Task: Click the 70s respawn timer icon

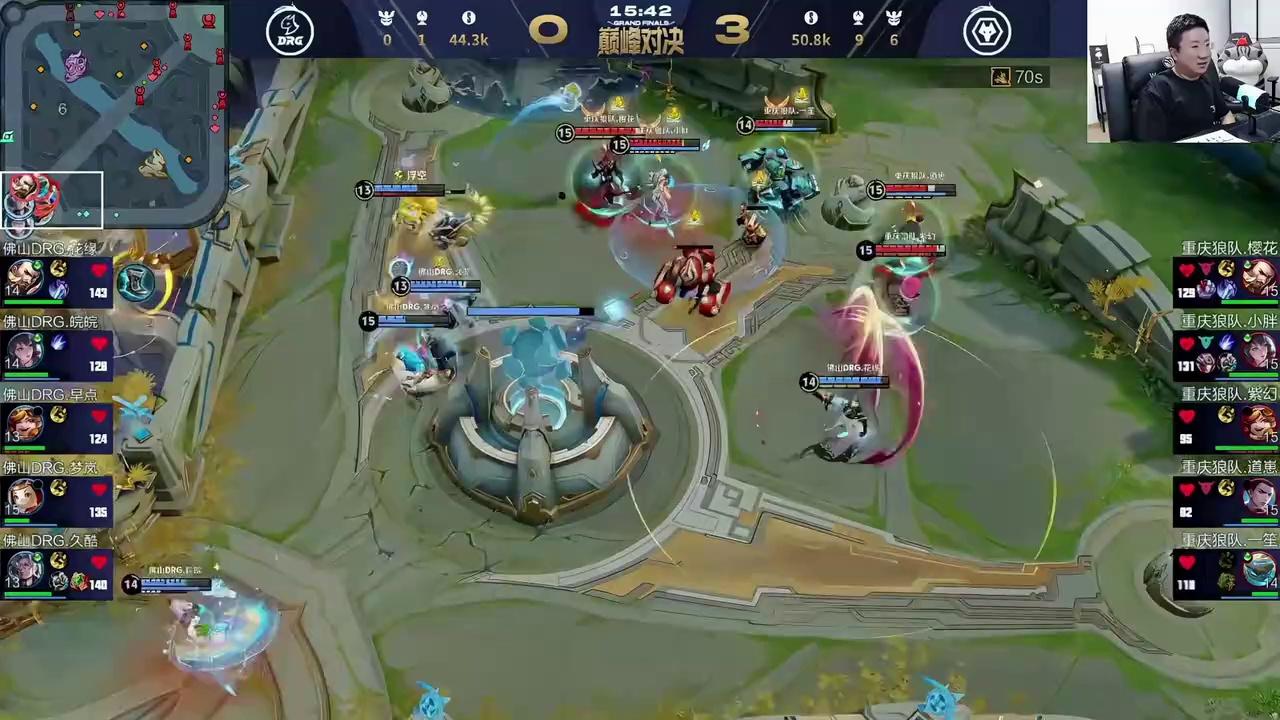Action: (1000, 77)
